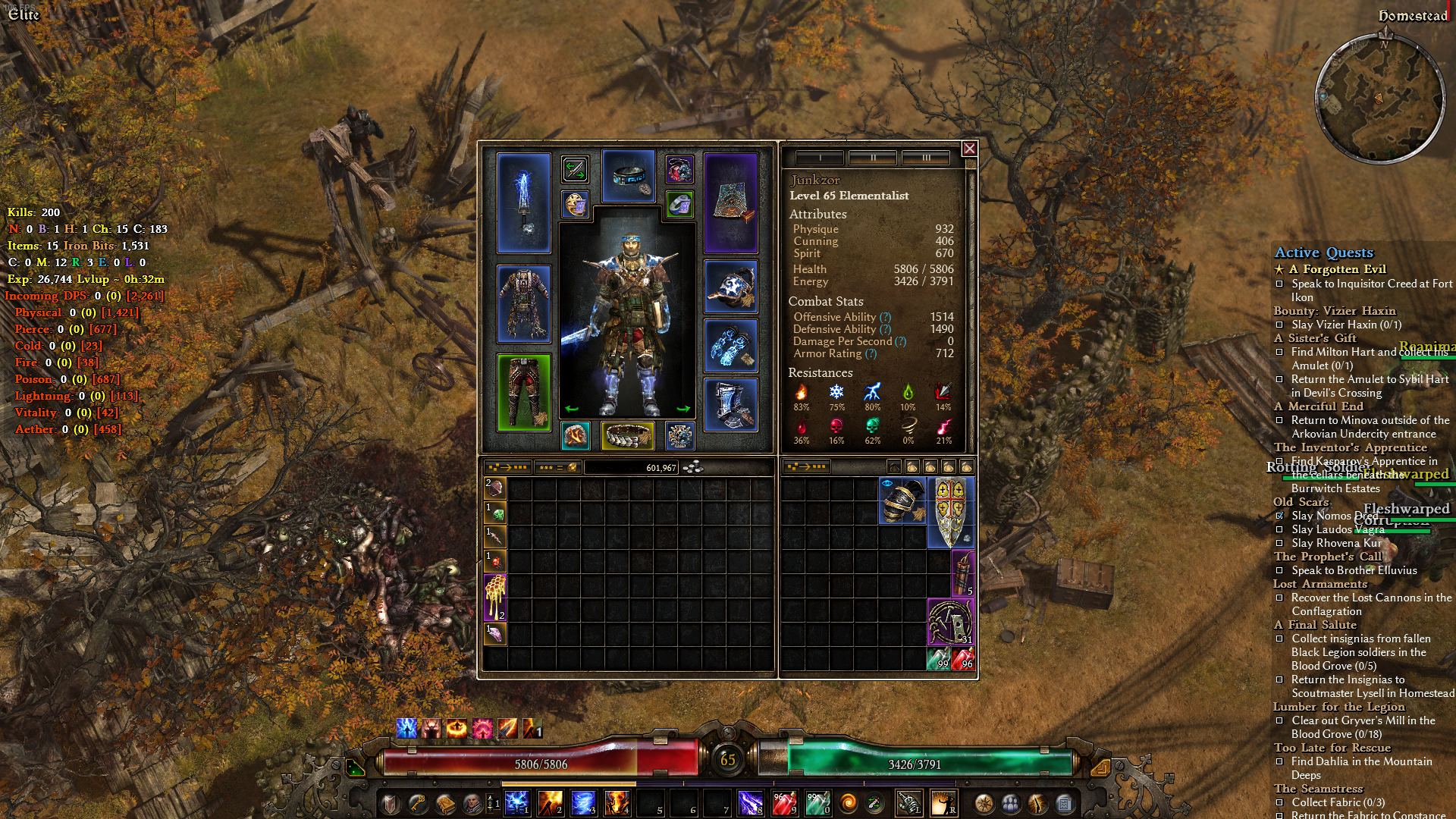Switch to character stats tab II

[874, 158]
